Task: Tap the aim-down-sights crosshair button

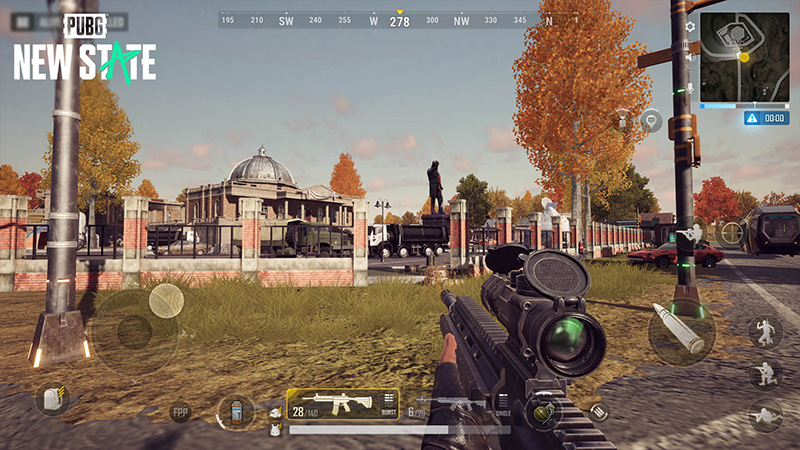Action: (732, 233)
